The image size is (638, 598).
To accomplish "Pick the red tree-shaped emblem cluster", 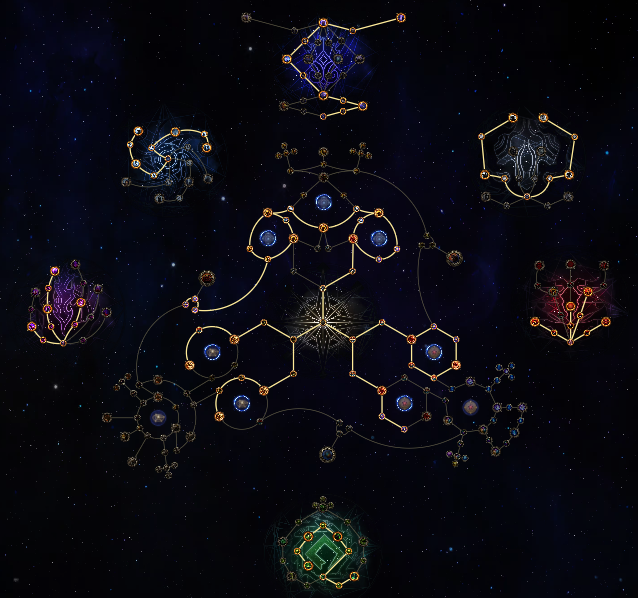I will coord(571,300).
